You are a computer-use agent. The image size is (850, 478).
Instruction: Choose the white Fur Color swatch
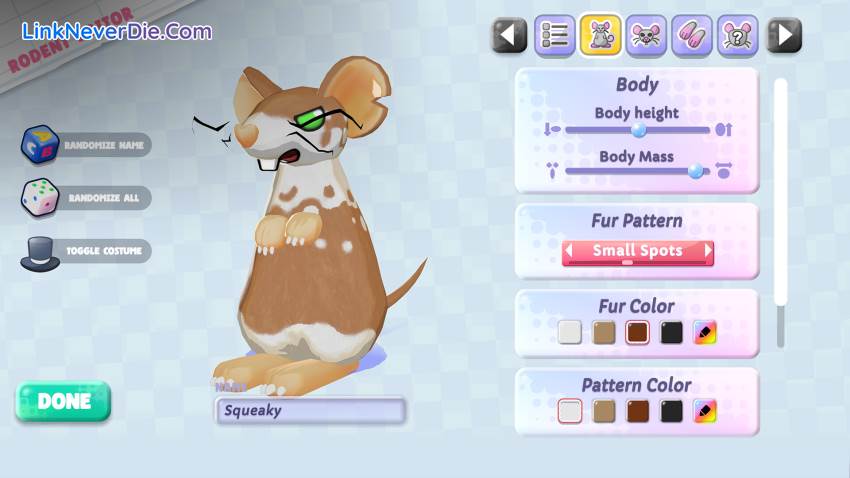(570, 332)
